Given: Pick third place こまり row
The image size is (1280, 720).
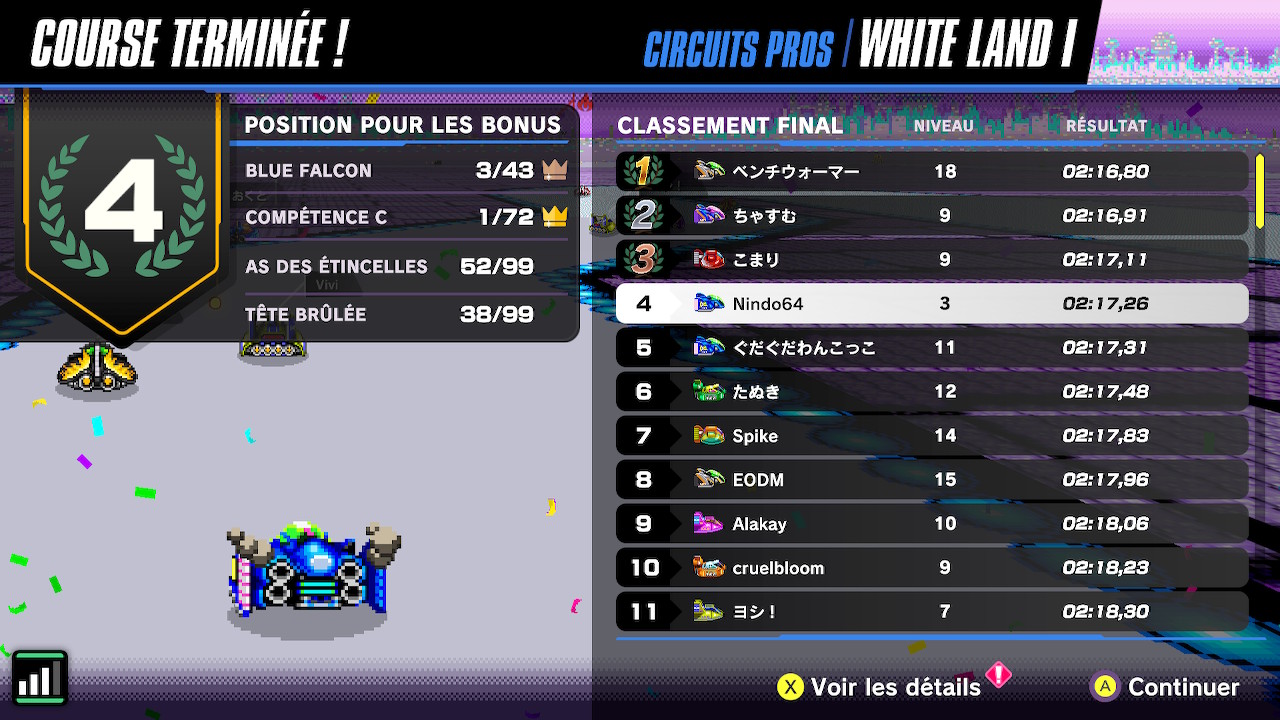Looking at the screenshot, I should [x=931, y=260].
